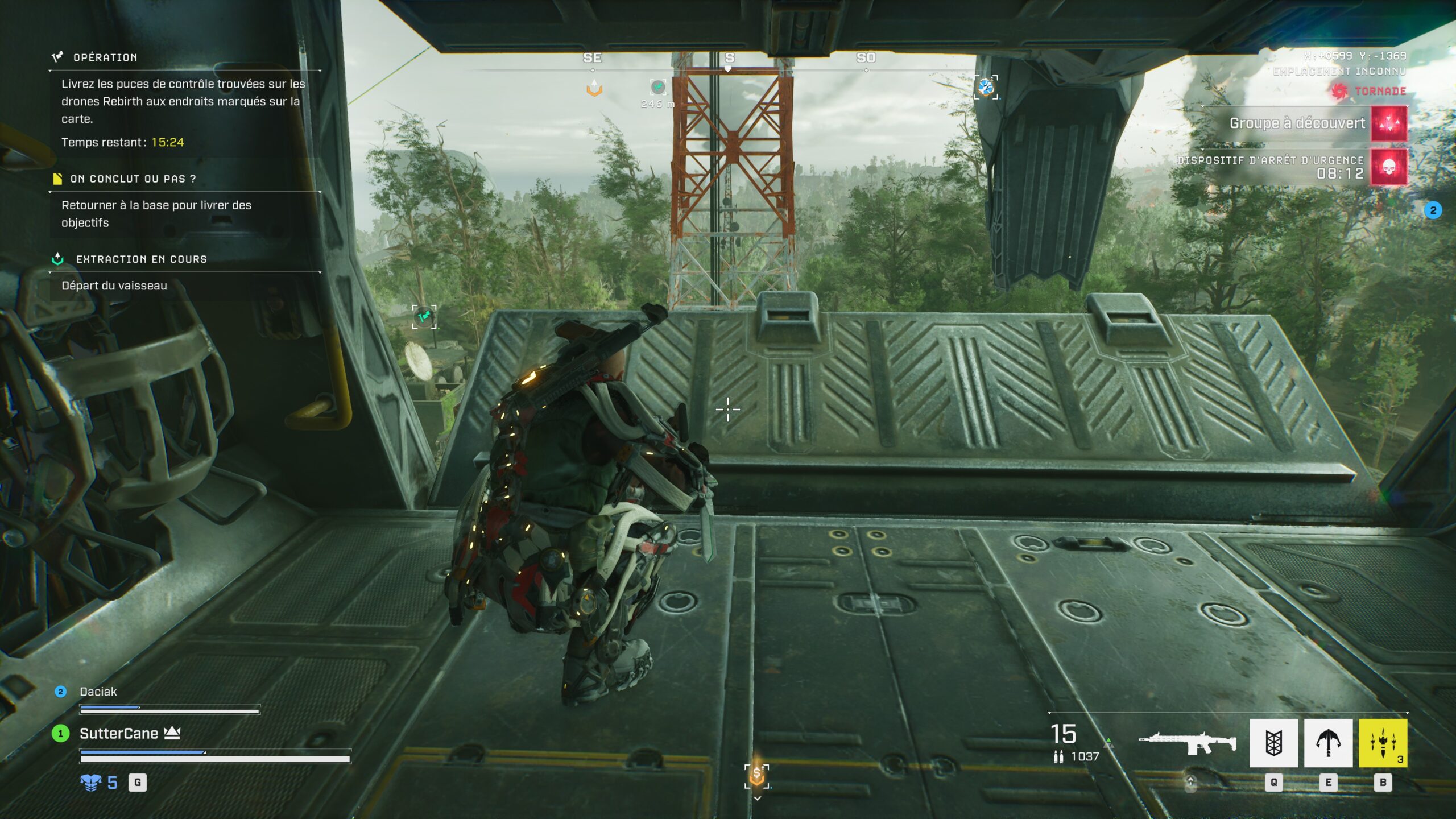The image size is (1456, 819).
Task: Click the green pin marker by the doorway
Action: click(424, 316)
